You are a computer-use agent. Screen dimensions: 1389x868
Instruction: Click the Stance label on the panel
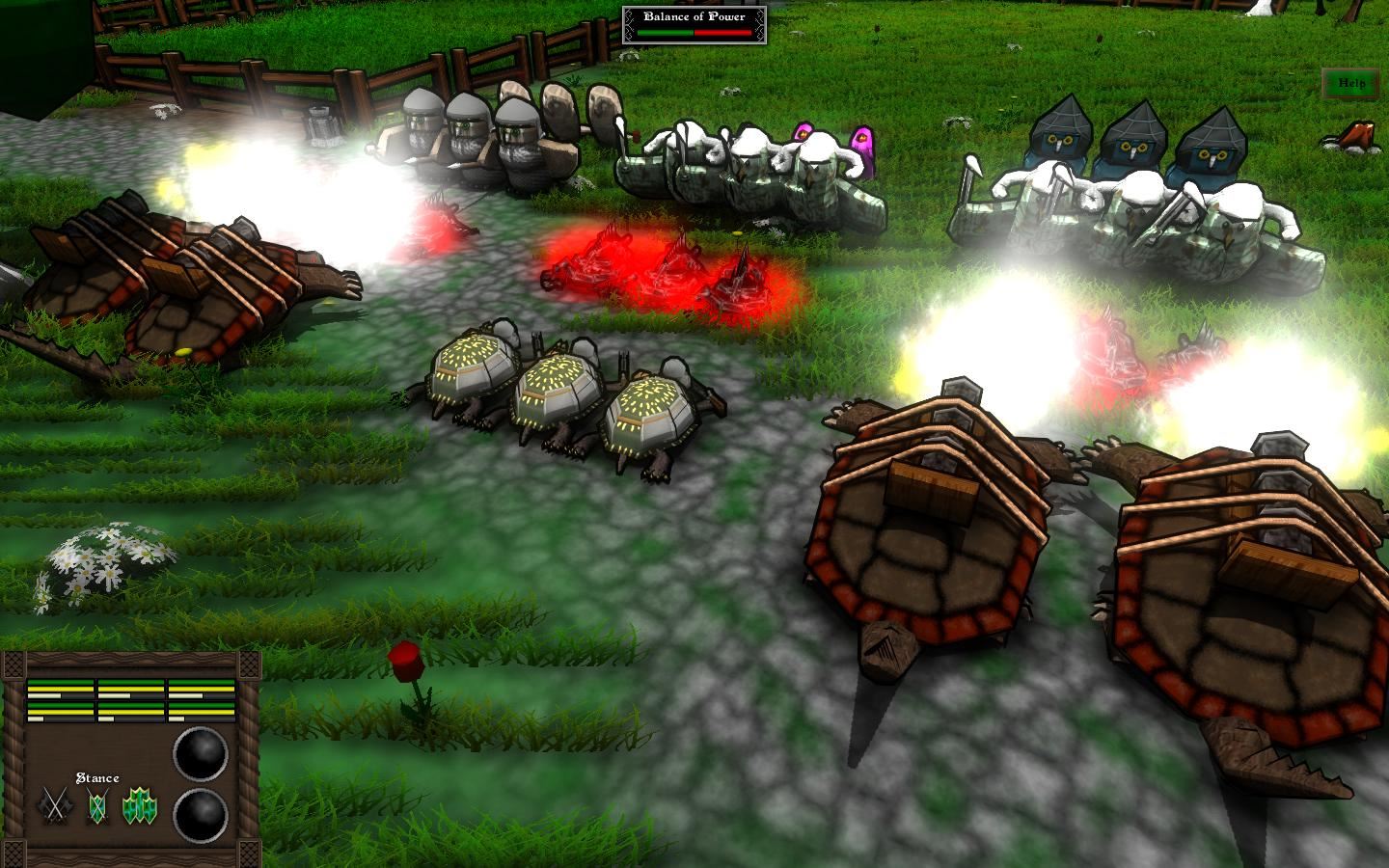97,777
